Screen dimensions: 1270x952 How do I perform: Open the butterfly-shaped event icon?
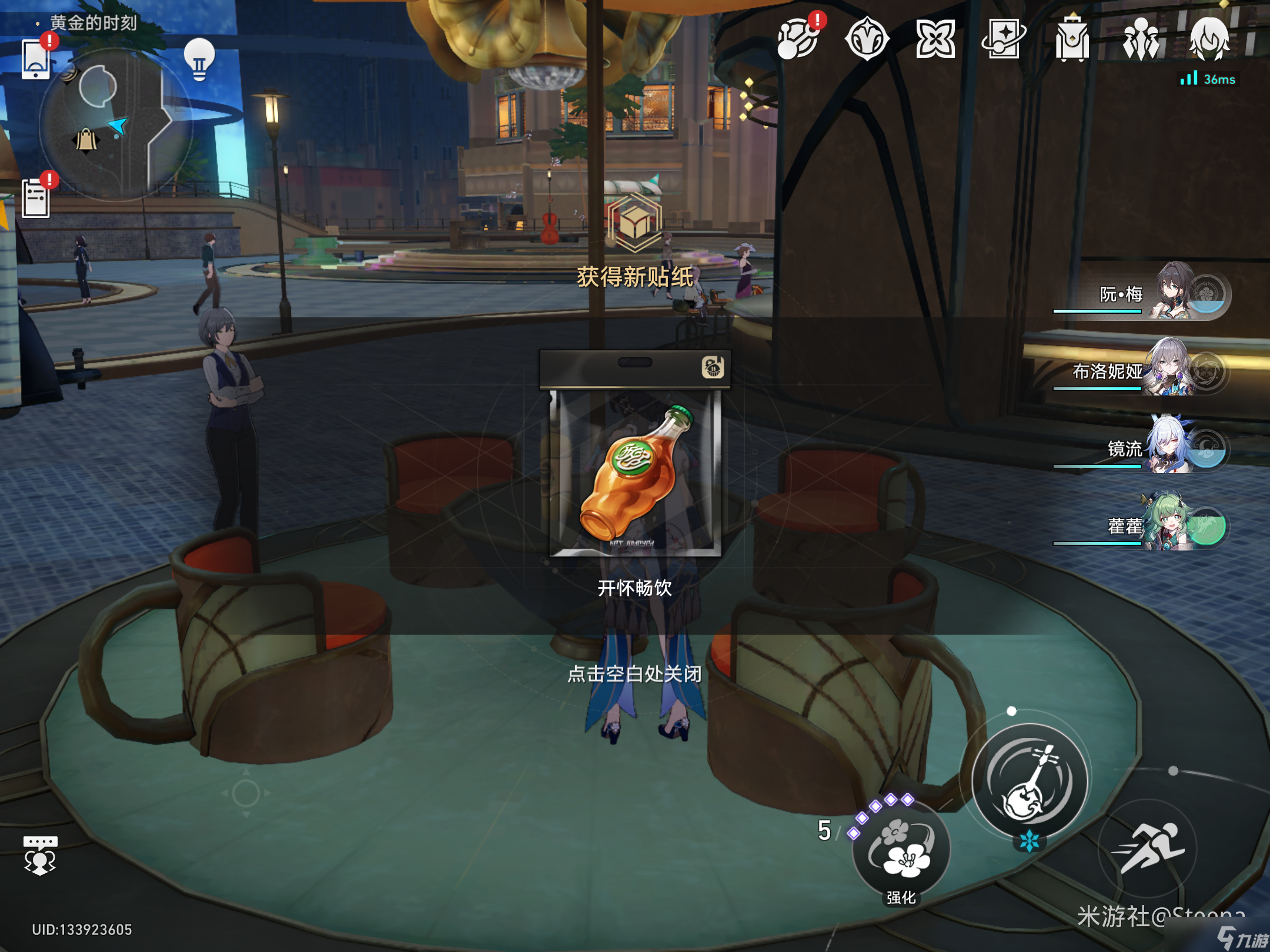click(935, 39)
